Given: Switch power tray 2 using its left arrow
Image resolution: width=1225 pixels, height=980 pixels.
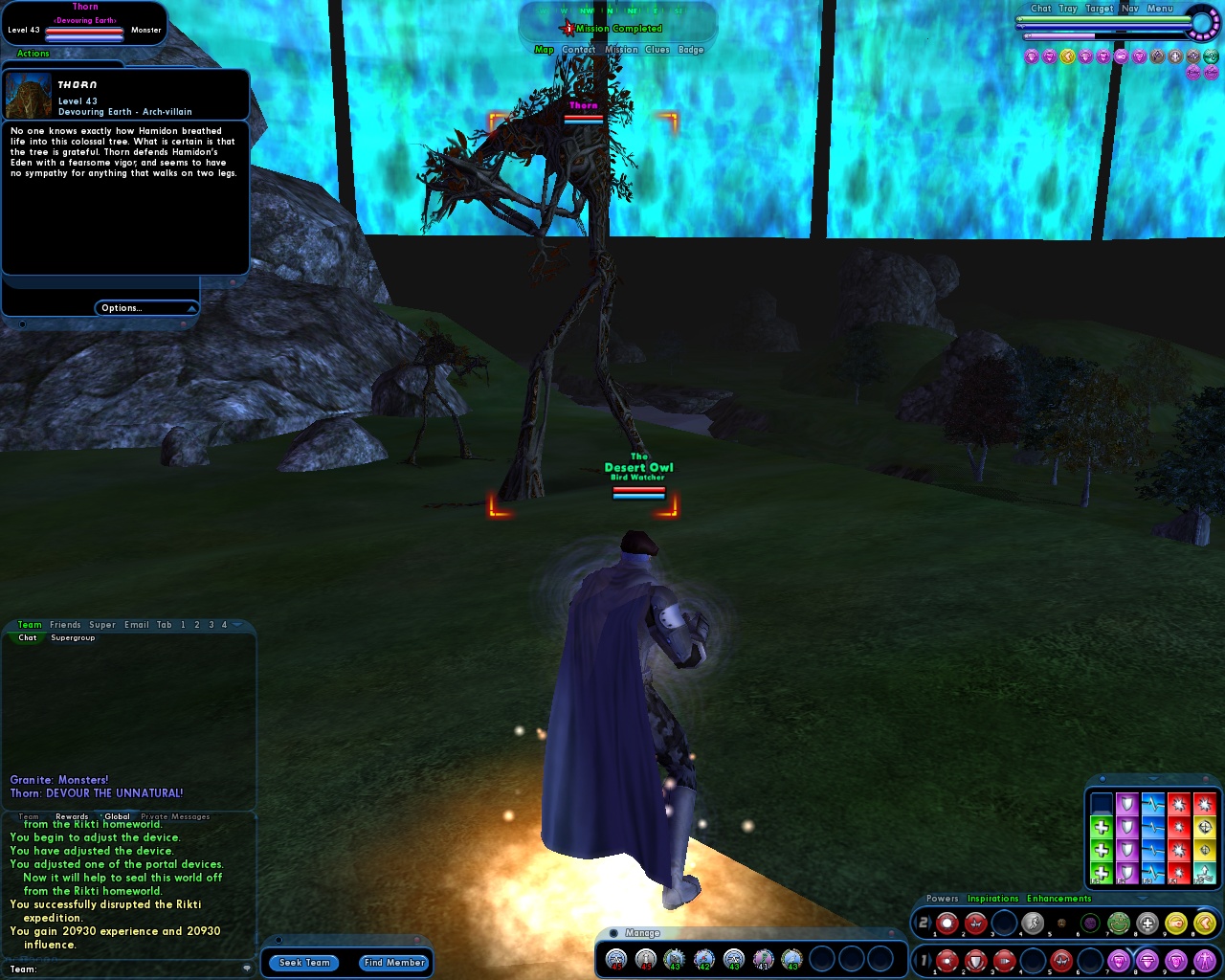Looking at the screenshot, I should (x=914, y=924).
